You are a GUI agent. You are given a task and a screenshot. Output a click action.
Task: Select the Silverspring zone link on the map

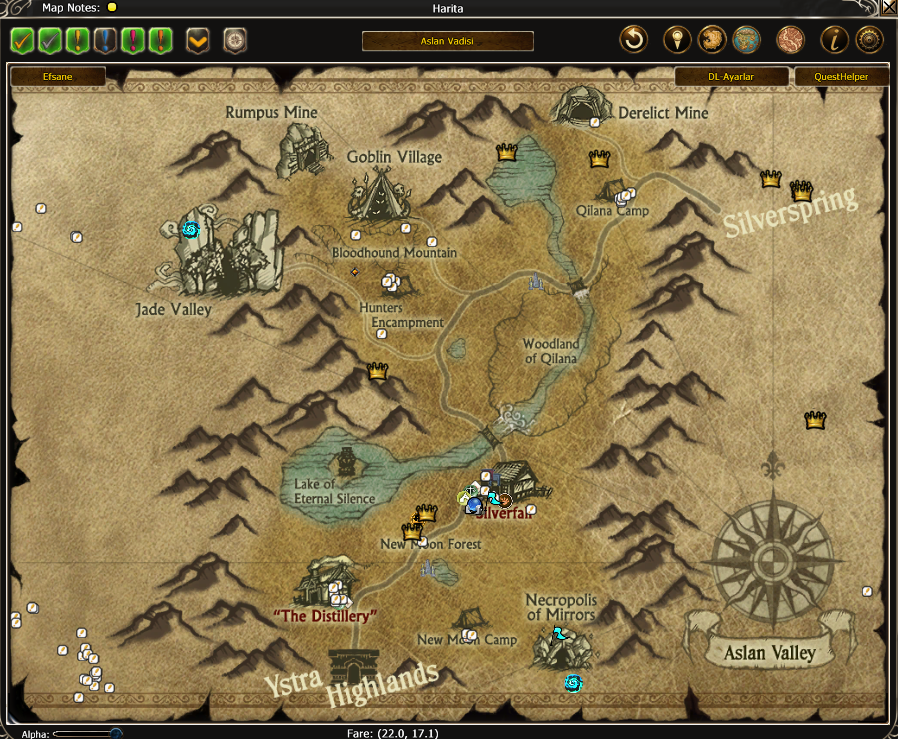coord(791,212)
